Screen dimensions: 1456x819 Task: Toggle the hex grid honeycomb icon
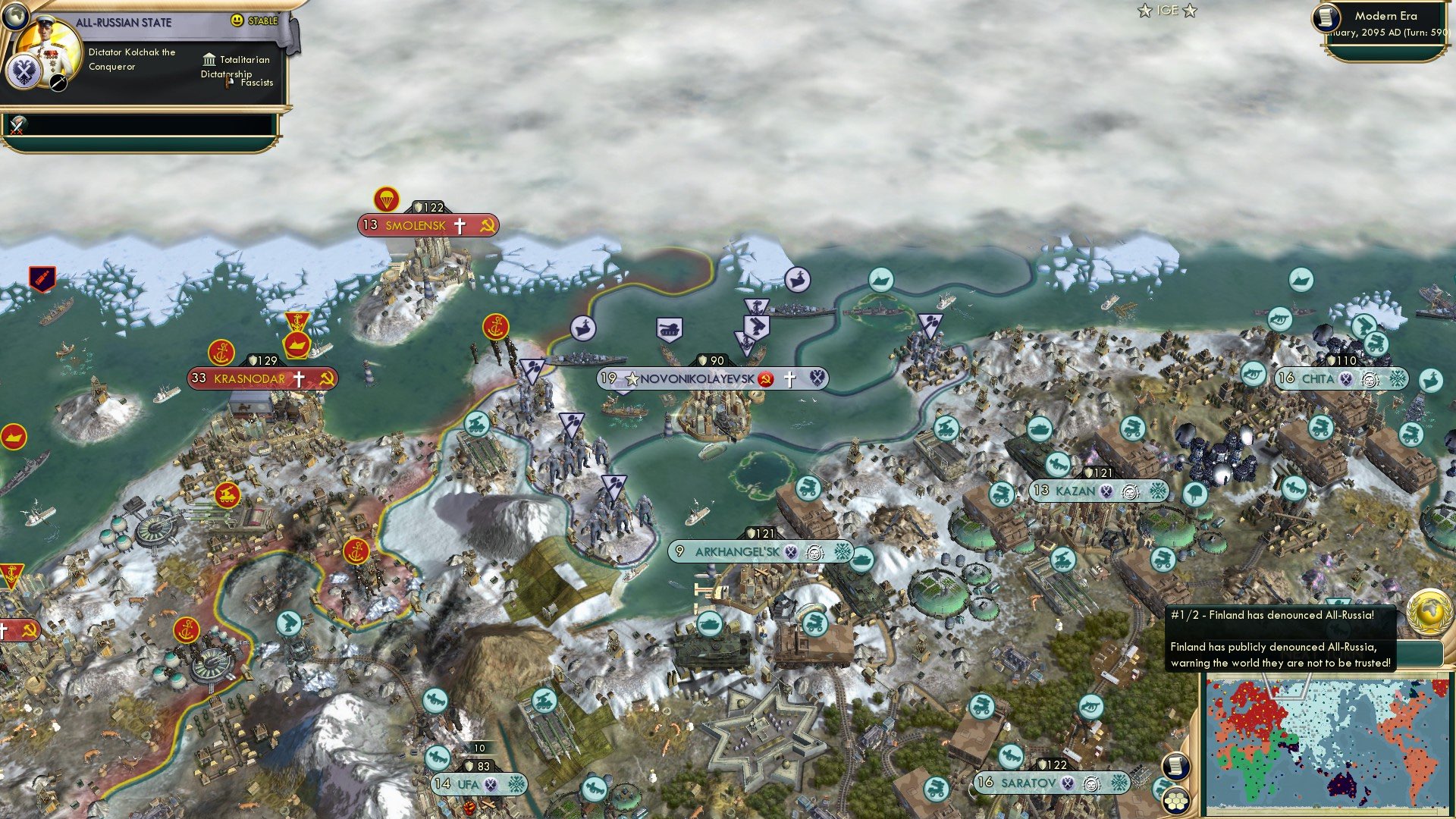[x=1175, y=799]
